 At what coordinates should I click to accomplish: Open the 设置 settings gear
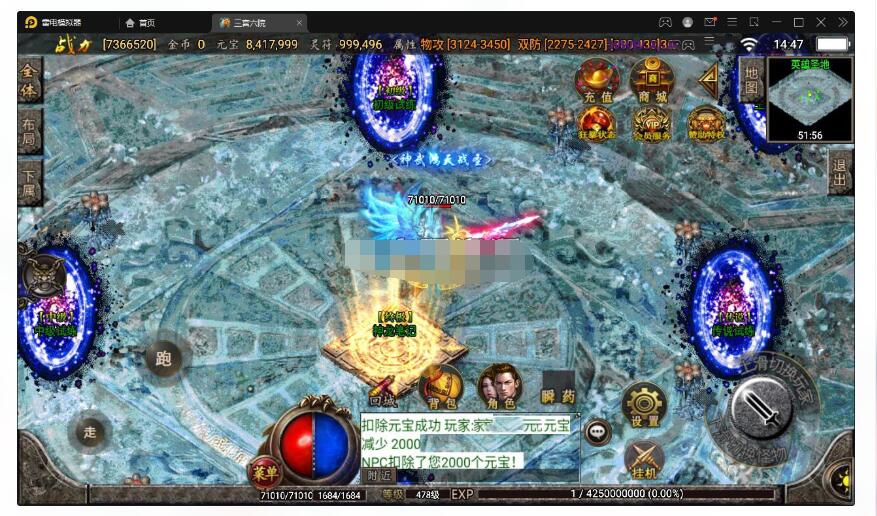point(644,406)
